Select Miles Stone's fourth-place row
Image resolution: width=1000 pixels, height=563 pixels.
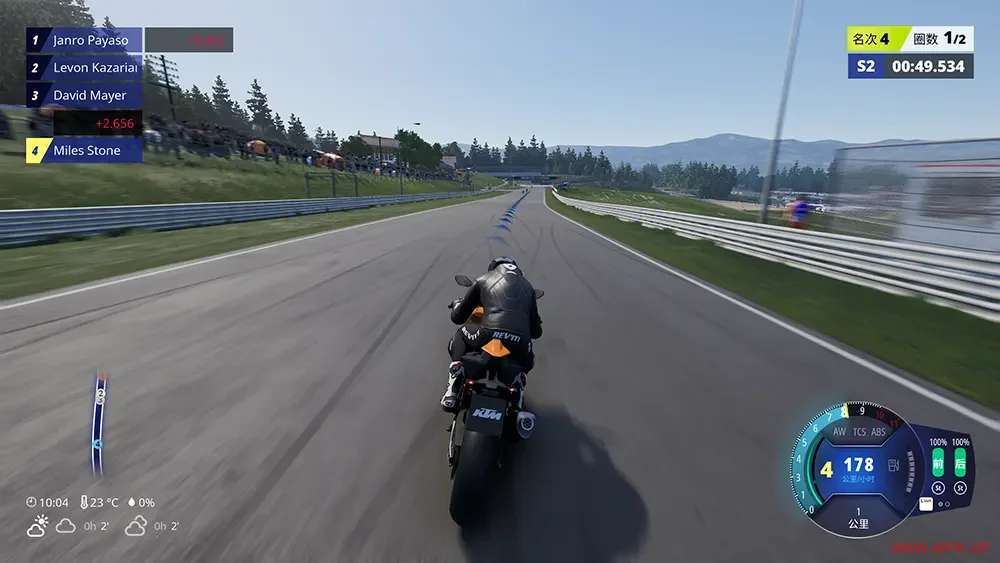tap(84, 151)
